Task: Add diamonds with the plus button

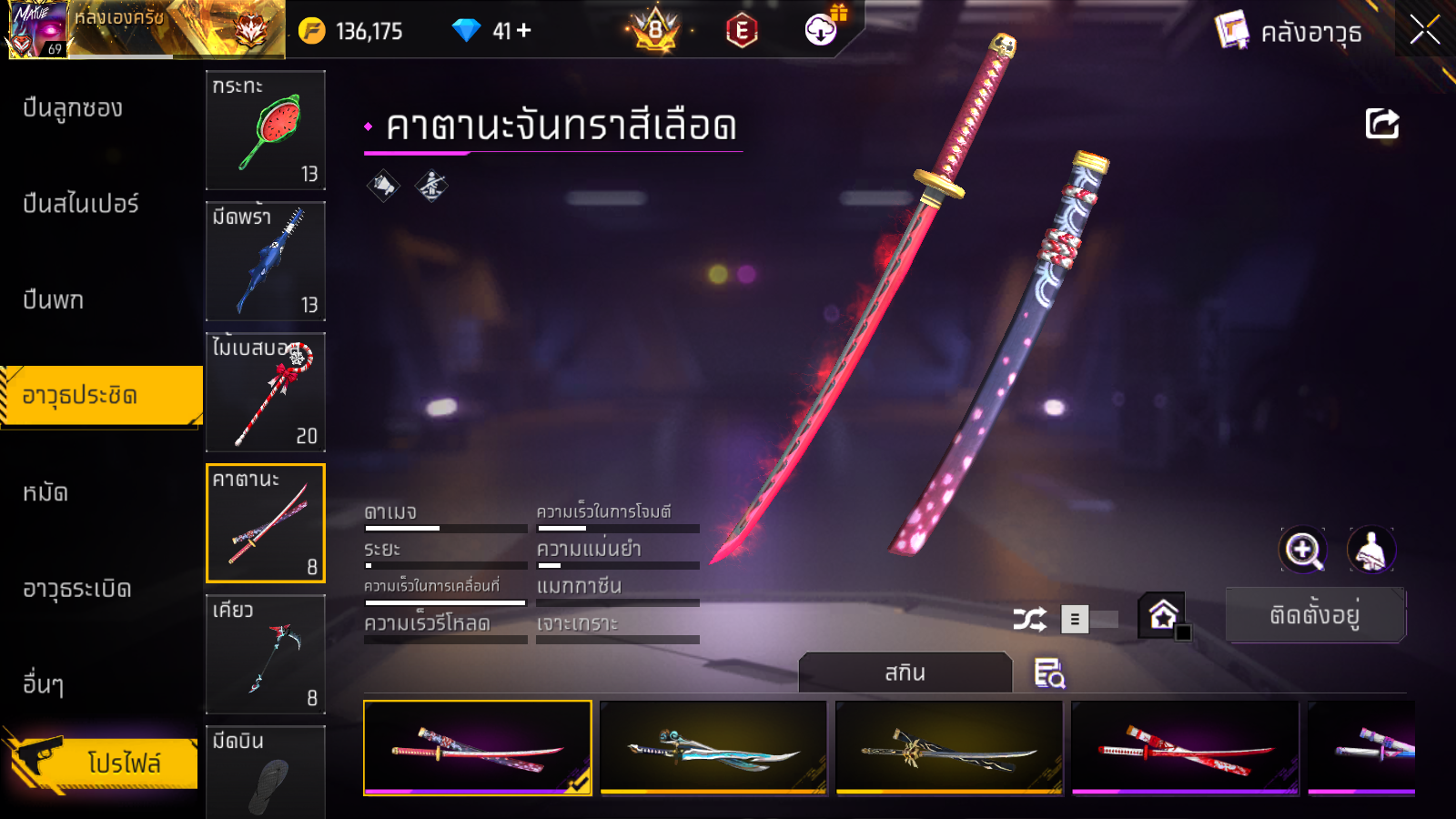Action: [x=524, y=31]
